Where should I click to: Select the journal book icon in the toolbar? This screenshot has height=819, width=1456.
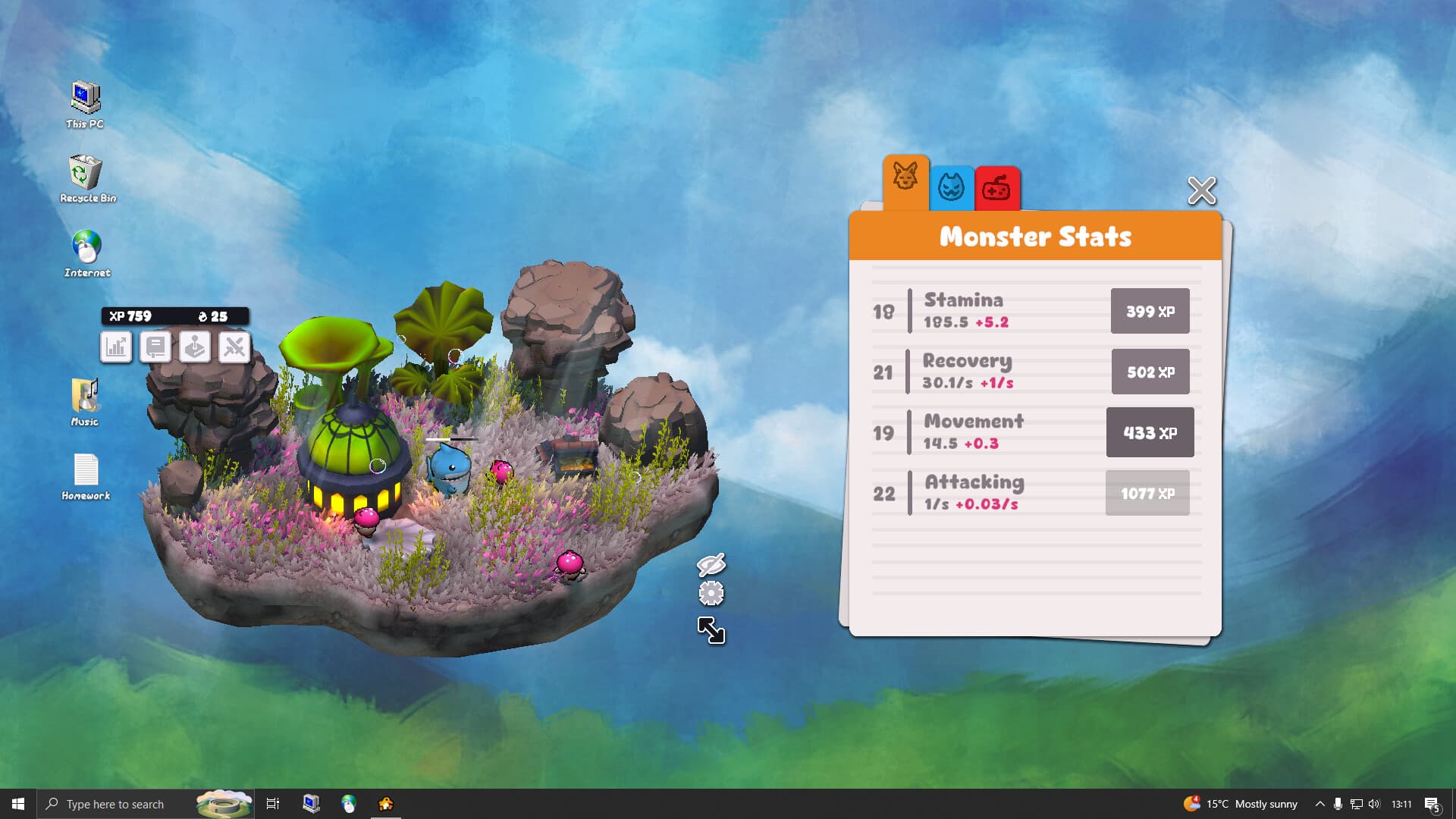(x=155, y=347)
